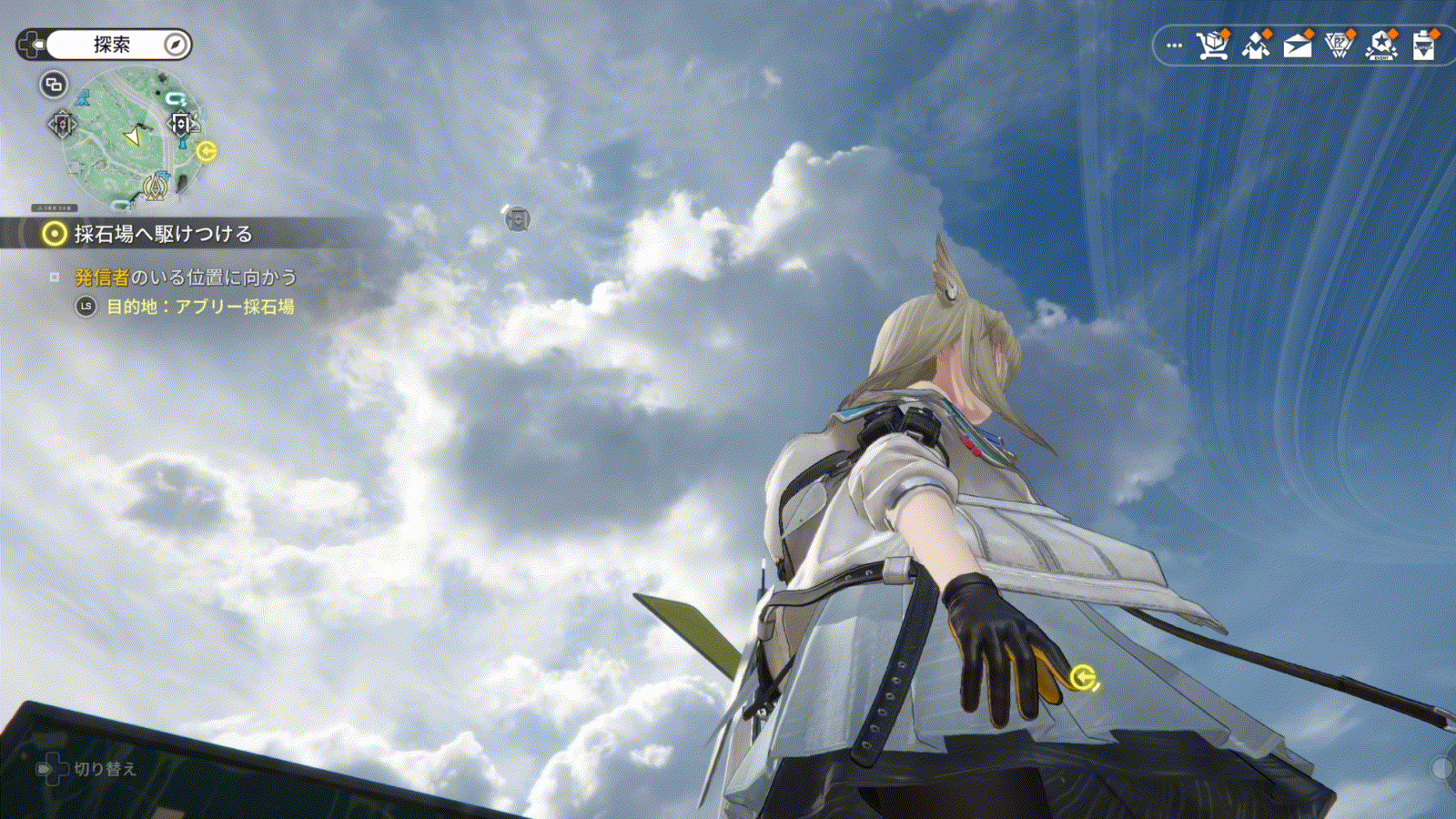This screenshot has height=819, width=1456.
Task: Open the 探索 exploration mode selector
Action: [x=112, y=45]
